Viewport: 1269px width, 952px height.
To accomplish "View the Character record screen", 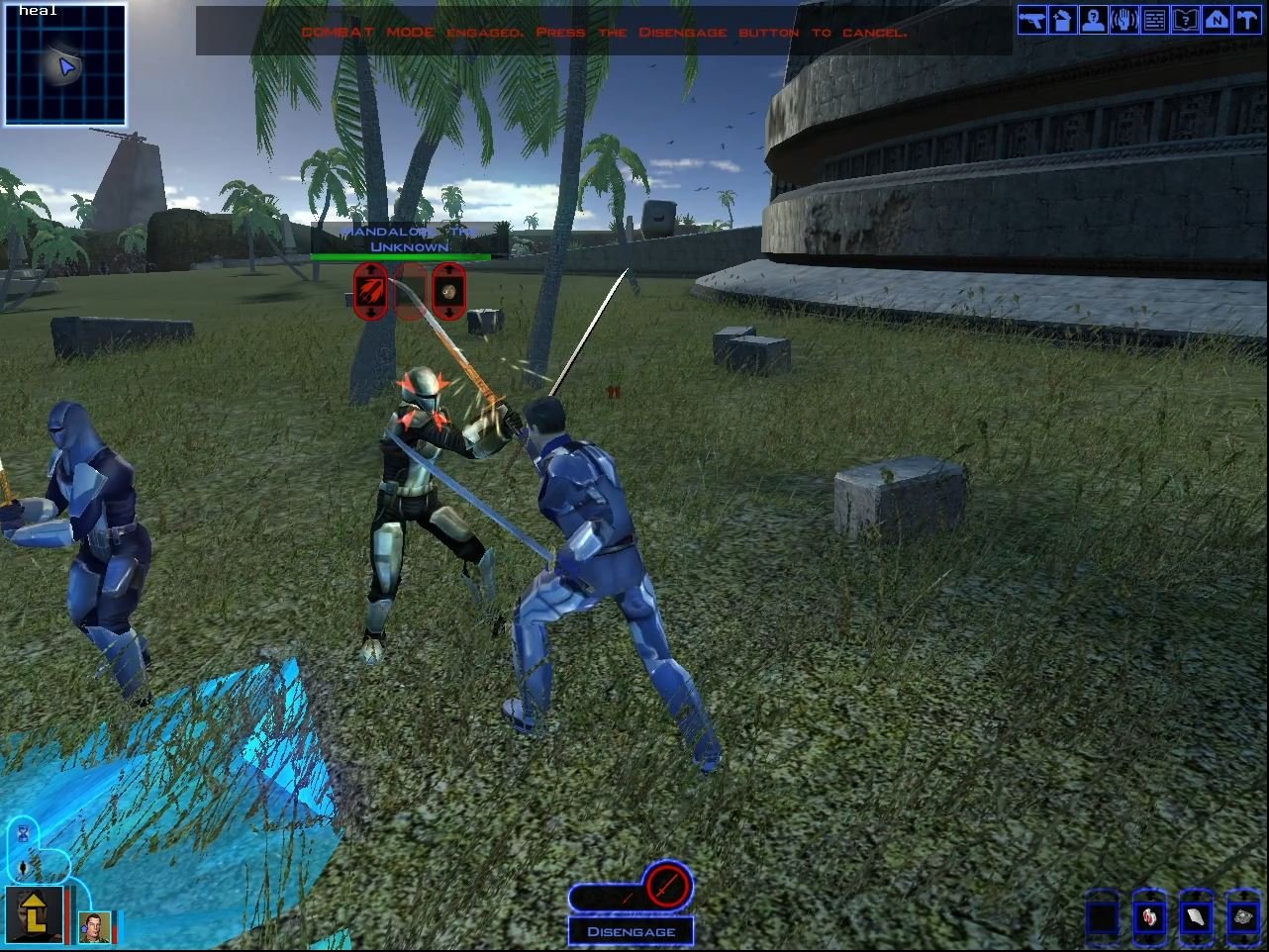I will click(1093, 20).
